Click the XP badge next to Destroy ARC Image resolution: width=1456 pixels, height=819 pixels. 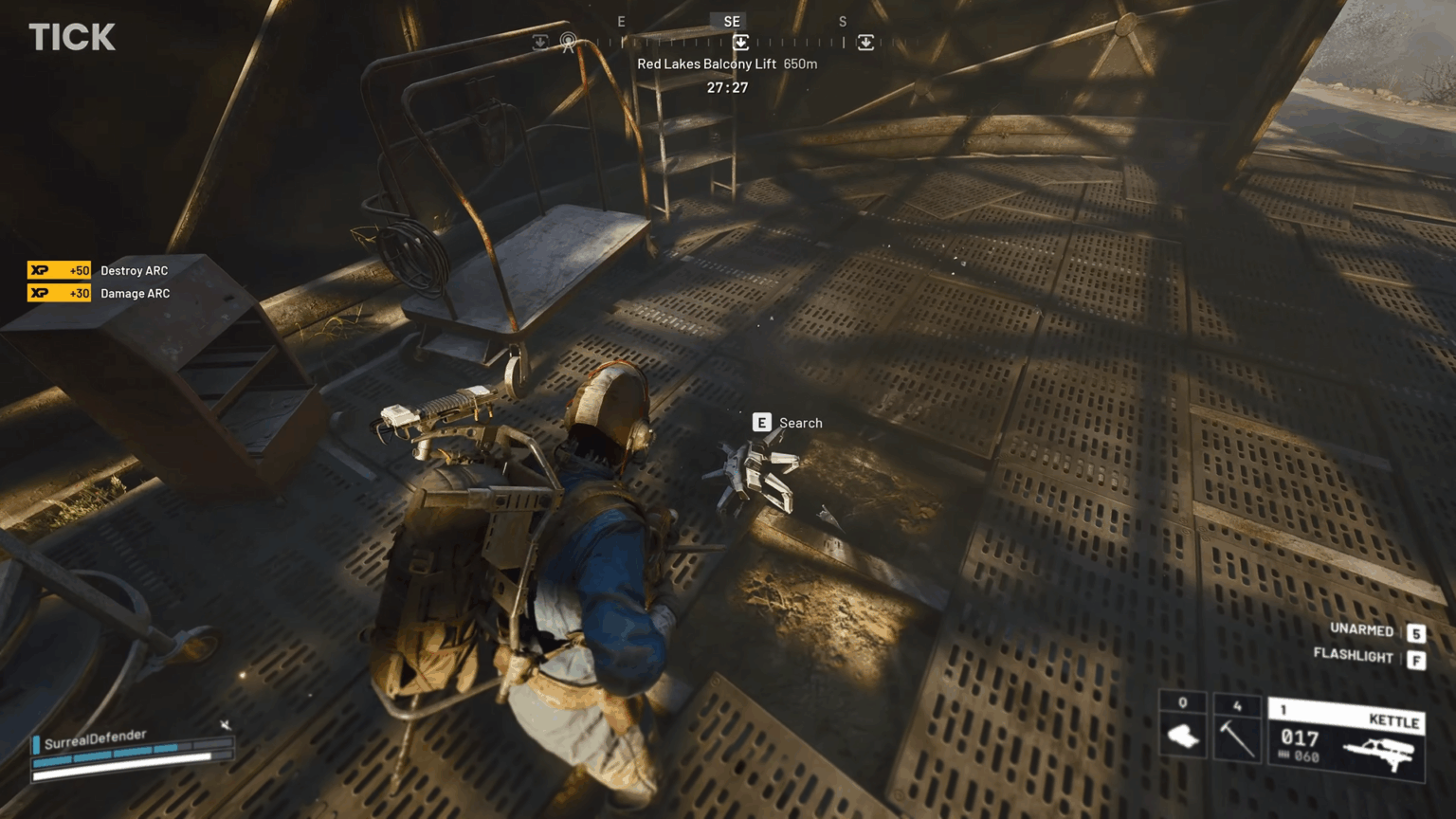pyautogui.click(x=59, y=270)
